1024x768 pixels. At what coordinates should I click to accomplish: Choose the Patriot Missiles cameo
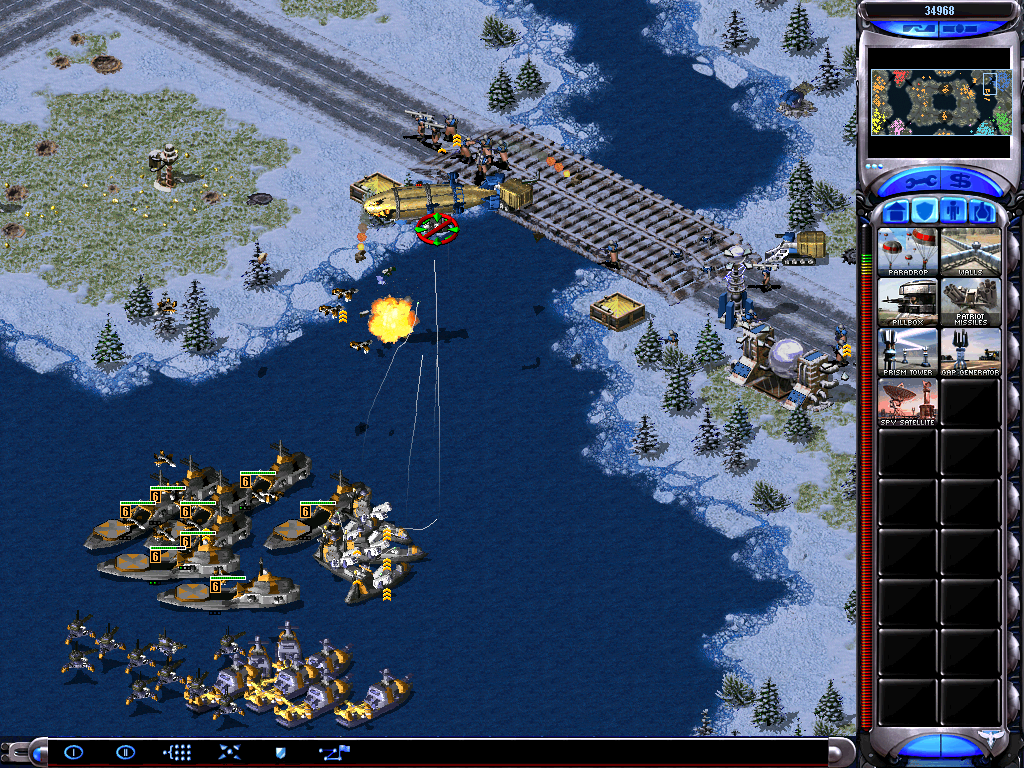[x=970, y=302]
